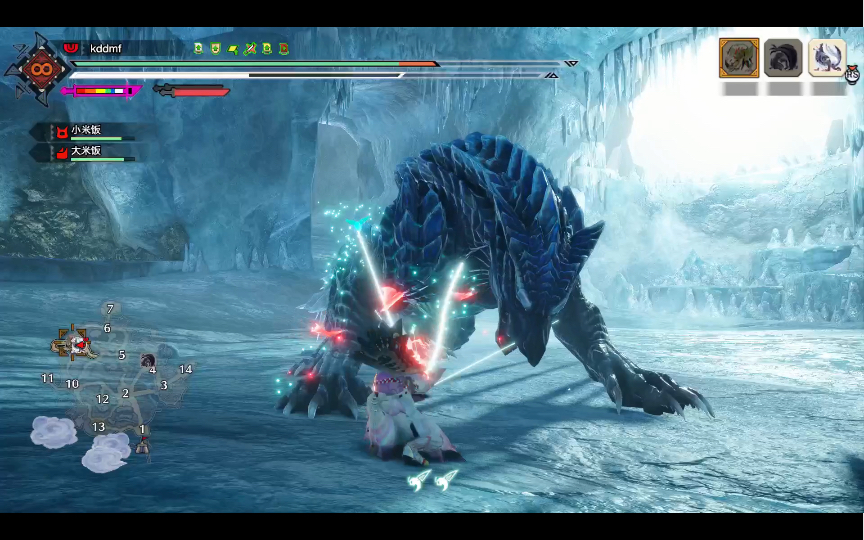Screen dimensions: 864x540
Task: Select the white bird-like monster icon
Action: click(827, 58)
